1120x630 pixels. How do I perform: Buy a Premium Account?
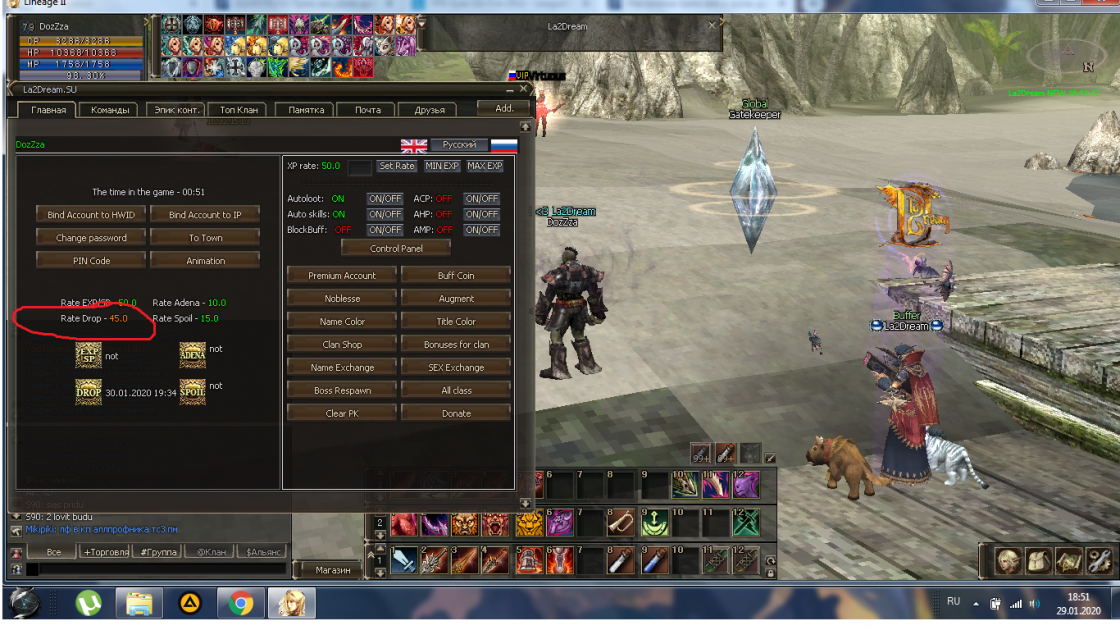click(342, 275)
